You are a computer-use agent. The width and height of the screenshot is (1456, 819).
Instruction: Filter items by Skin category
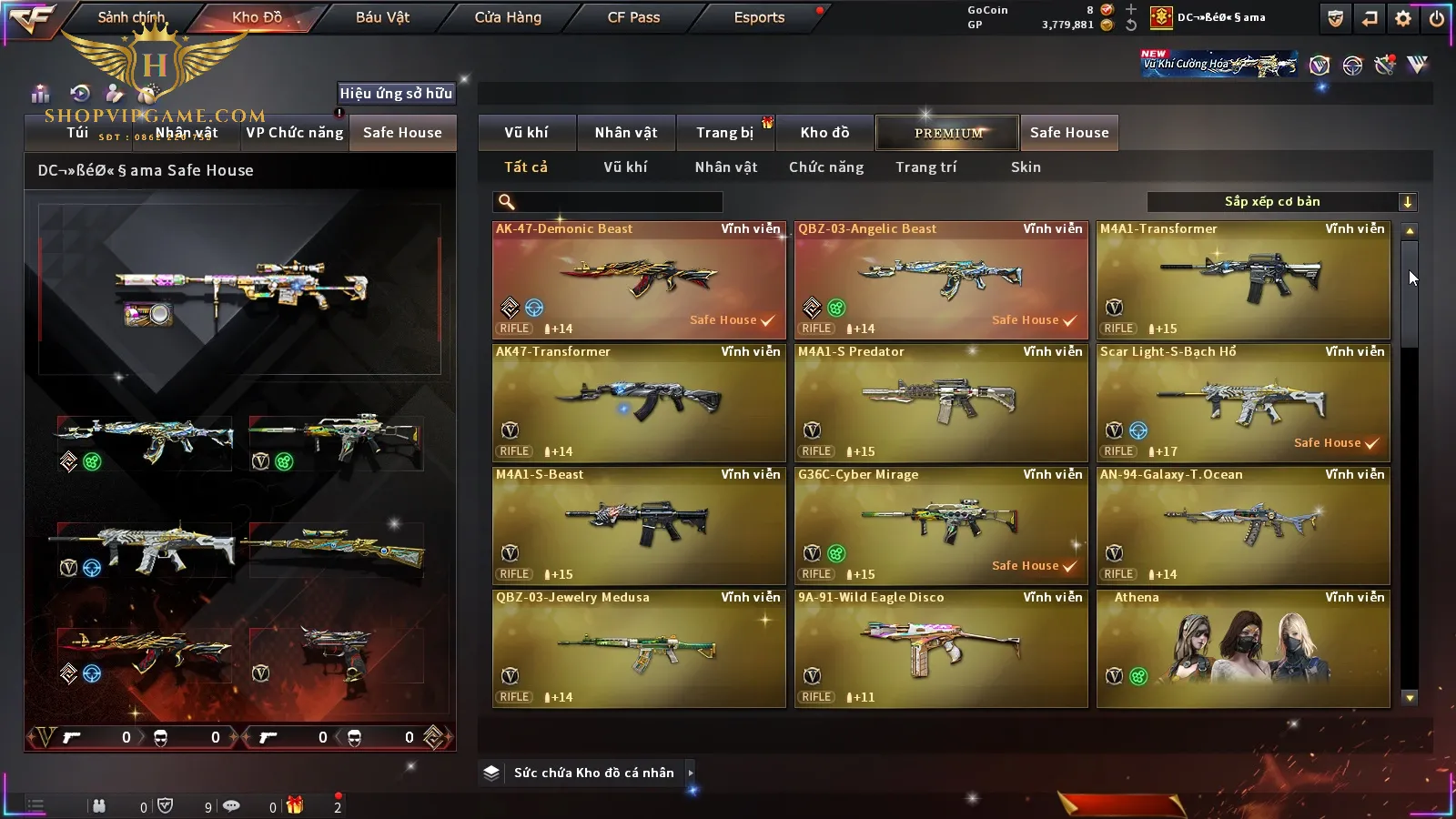tap(1026, 167)
